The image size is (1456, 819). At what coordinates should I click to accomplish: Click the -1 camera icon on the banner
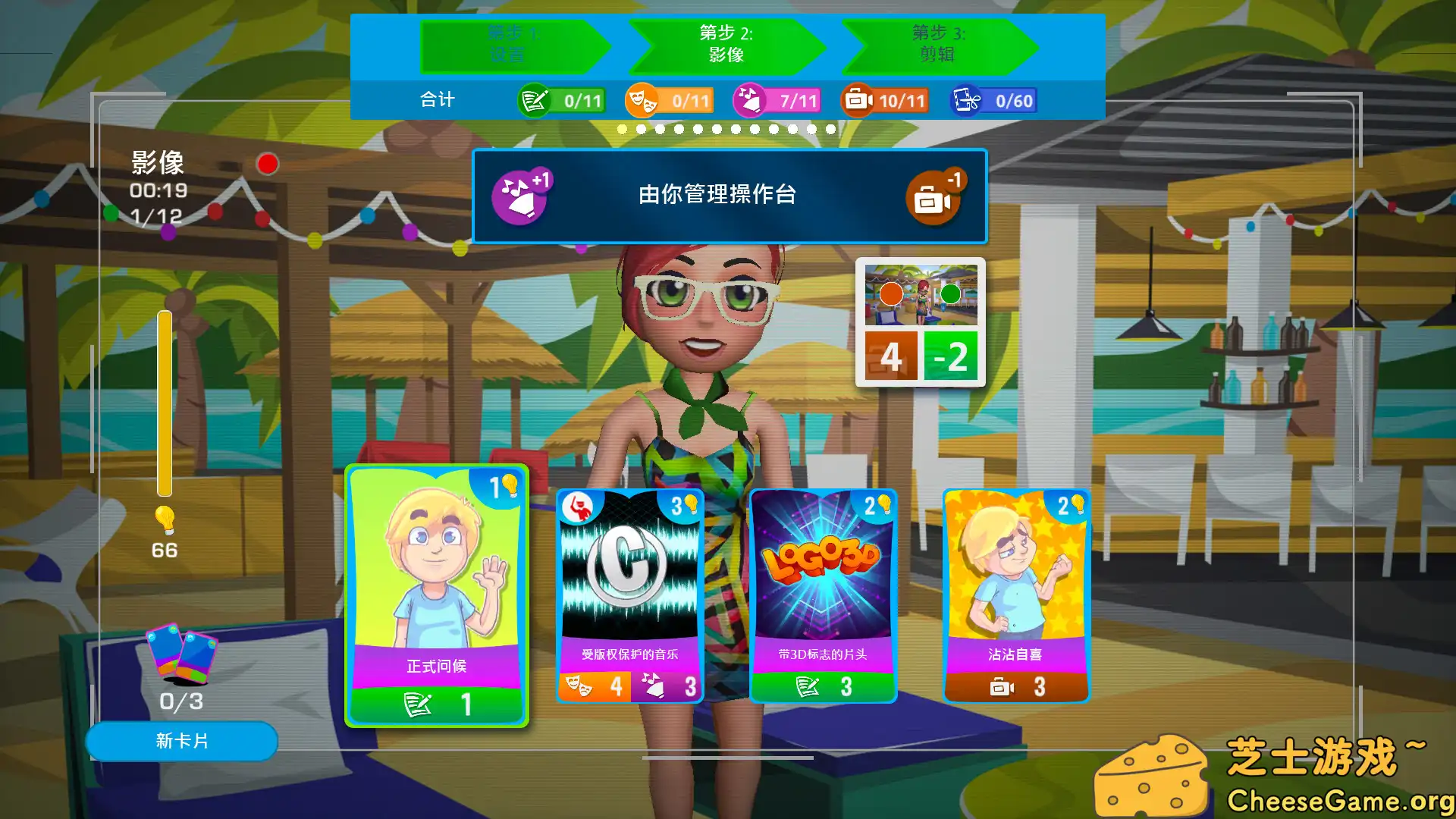[935, 199]
